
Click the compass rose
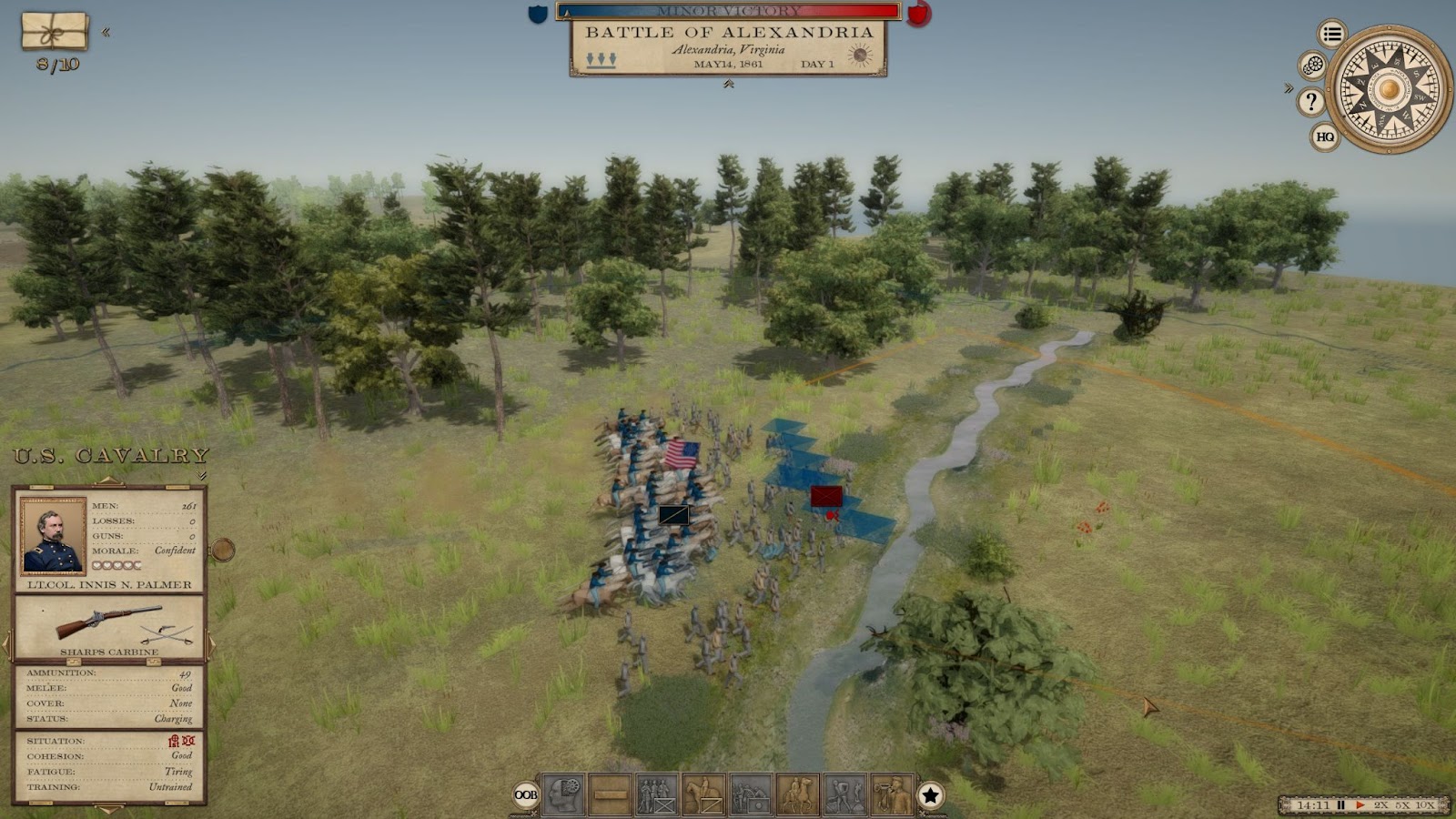click(x=1389, y=89)
